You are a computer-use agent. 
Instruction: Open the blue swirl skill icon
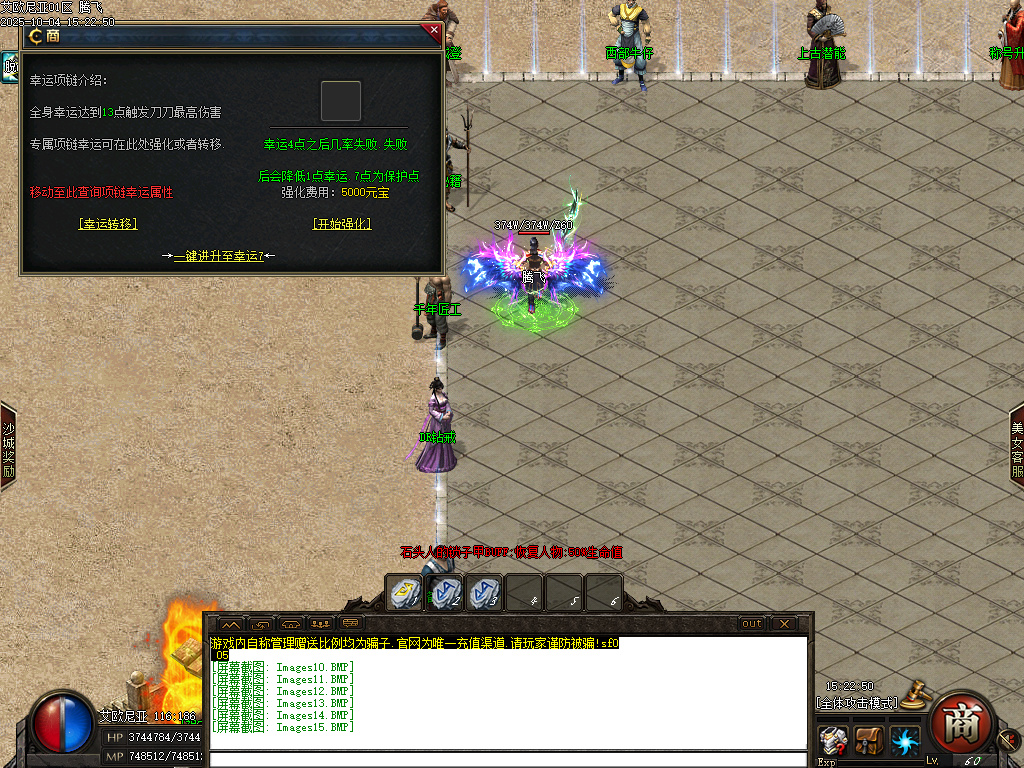coord(905,741)
